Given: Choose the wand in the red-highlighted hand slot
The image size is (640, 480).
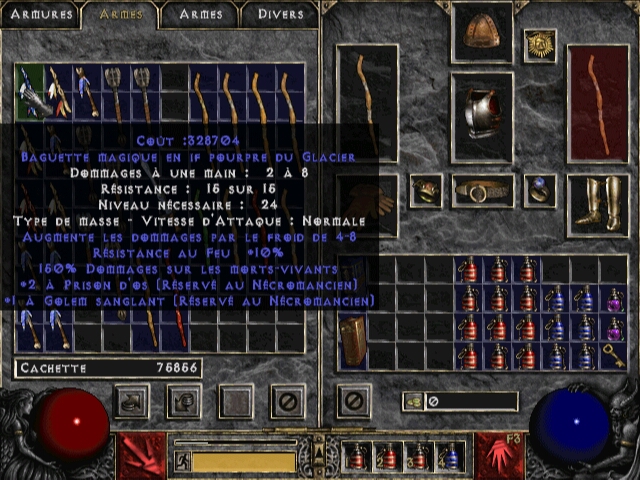Looking at the screenshot, I should 597,102.
